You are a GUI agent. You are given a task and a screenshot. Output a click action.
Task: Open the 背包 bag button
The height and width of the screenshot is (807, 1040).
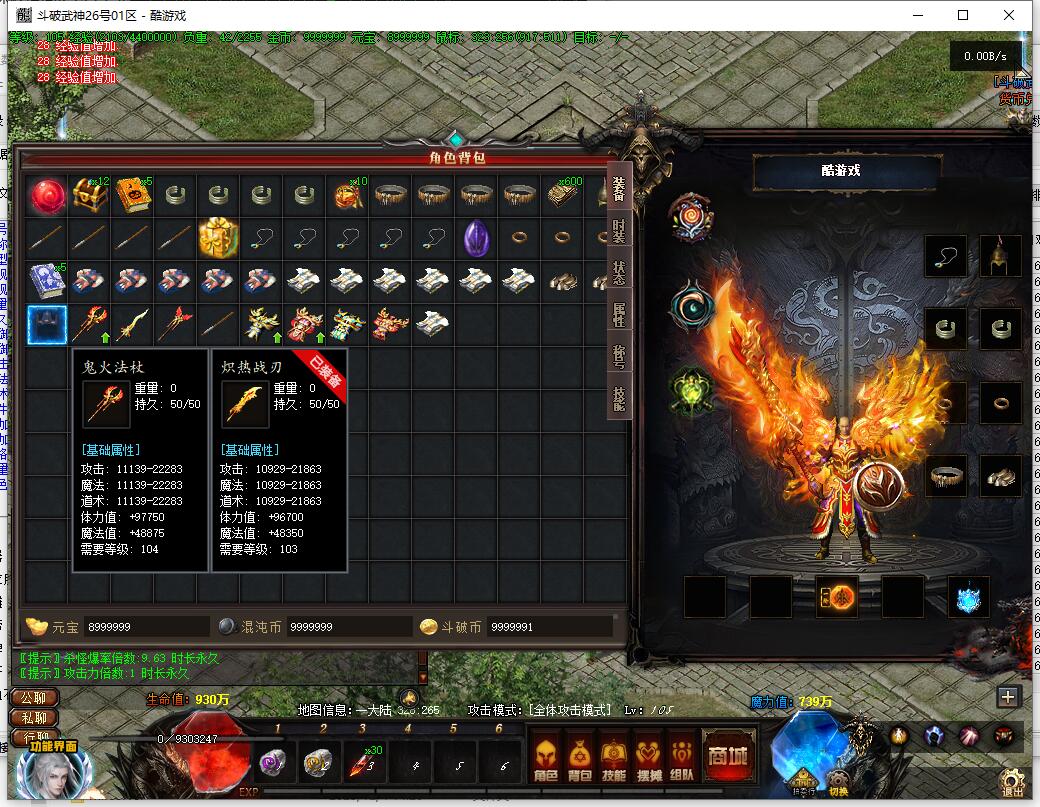(579, 757)
